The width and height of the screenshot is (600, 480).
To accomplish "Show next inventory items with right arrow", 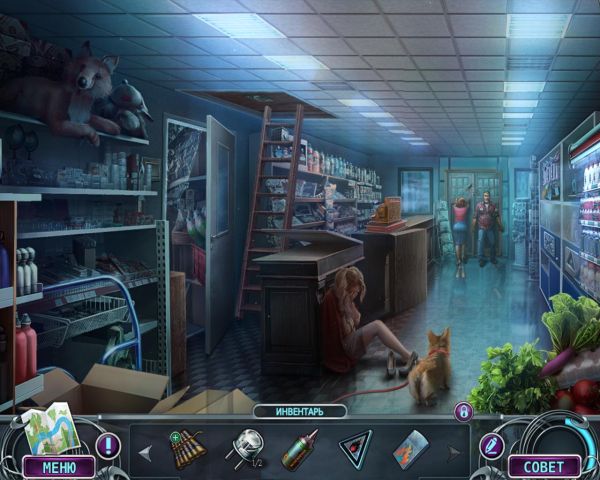I will coord(455,452).
